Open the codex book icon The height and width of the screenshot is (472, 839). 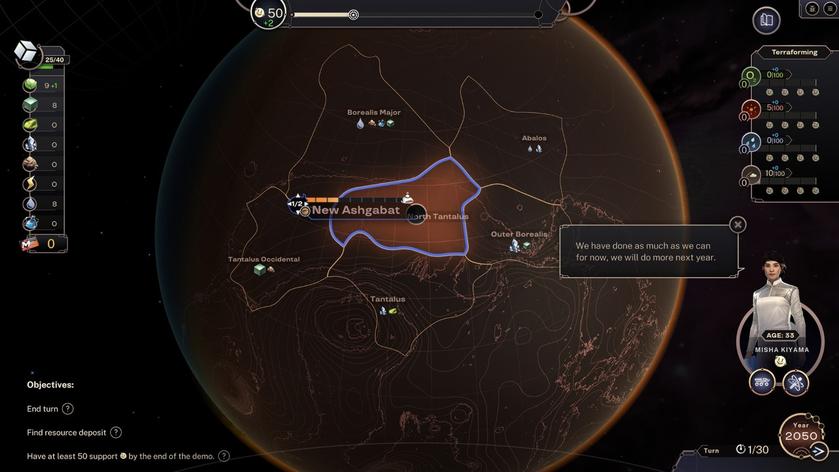(766, 20)
